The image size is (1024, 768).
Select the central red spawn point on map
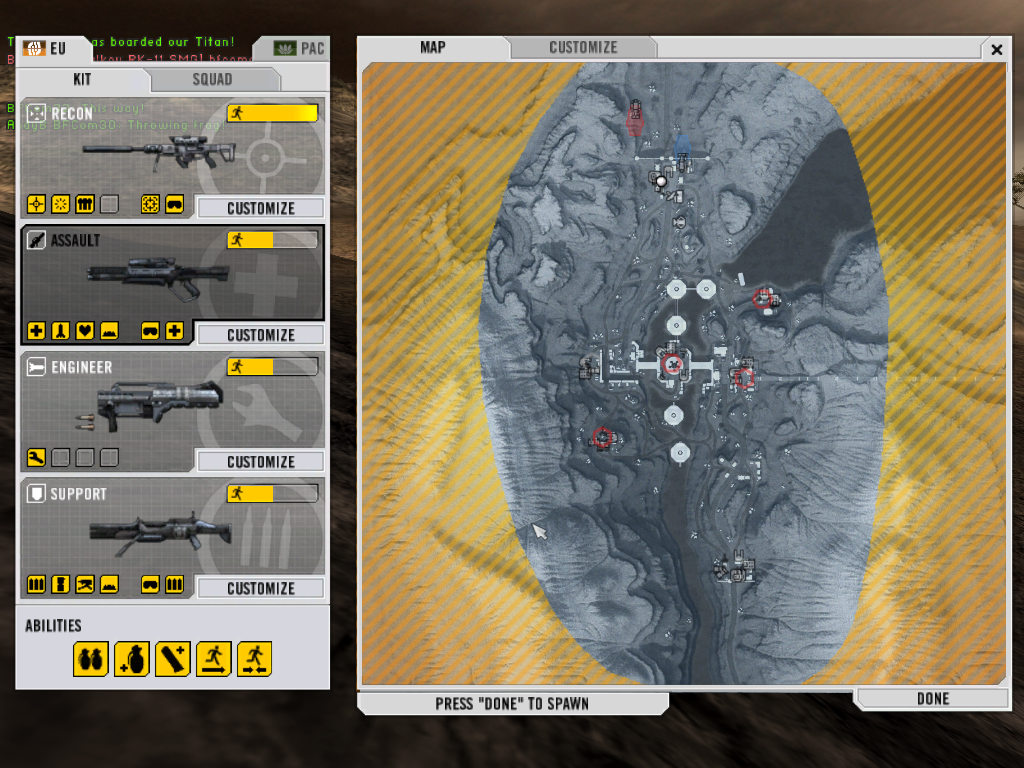(x=673, y=365)
